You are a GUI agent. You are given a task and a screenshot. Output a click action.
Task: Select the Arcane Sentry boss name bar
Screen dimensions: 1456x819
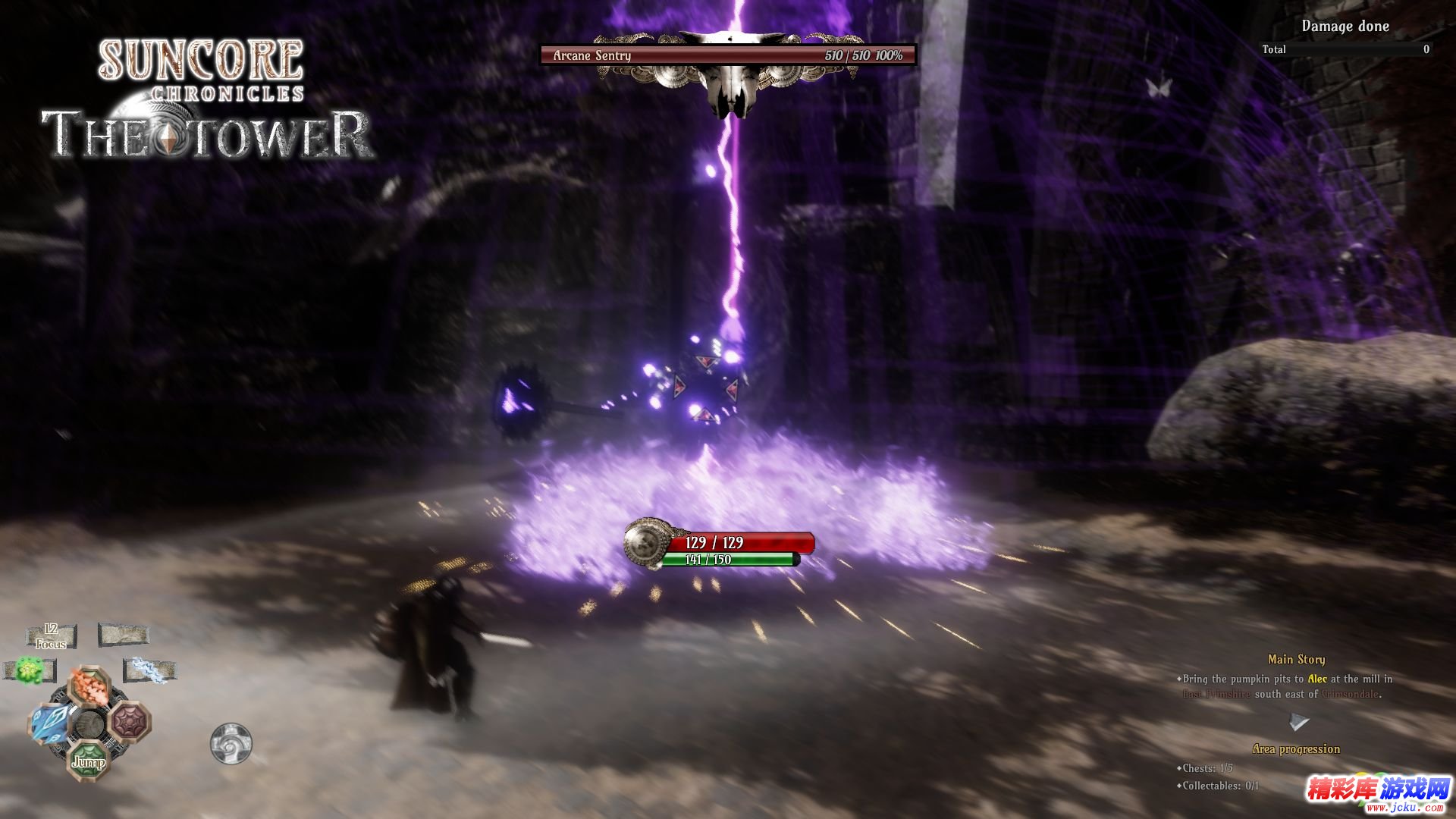727,55
